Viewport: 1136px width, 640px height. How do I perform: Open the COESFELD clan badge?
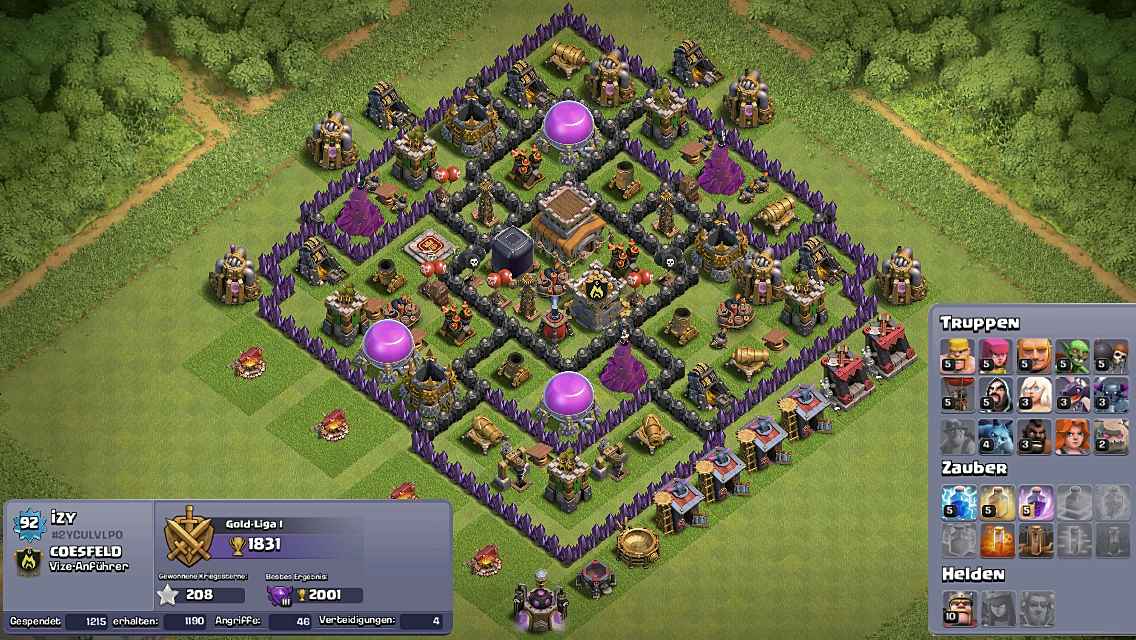click(28, 562)
